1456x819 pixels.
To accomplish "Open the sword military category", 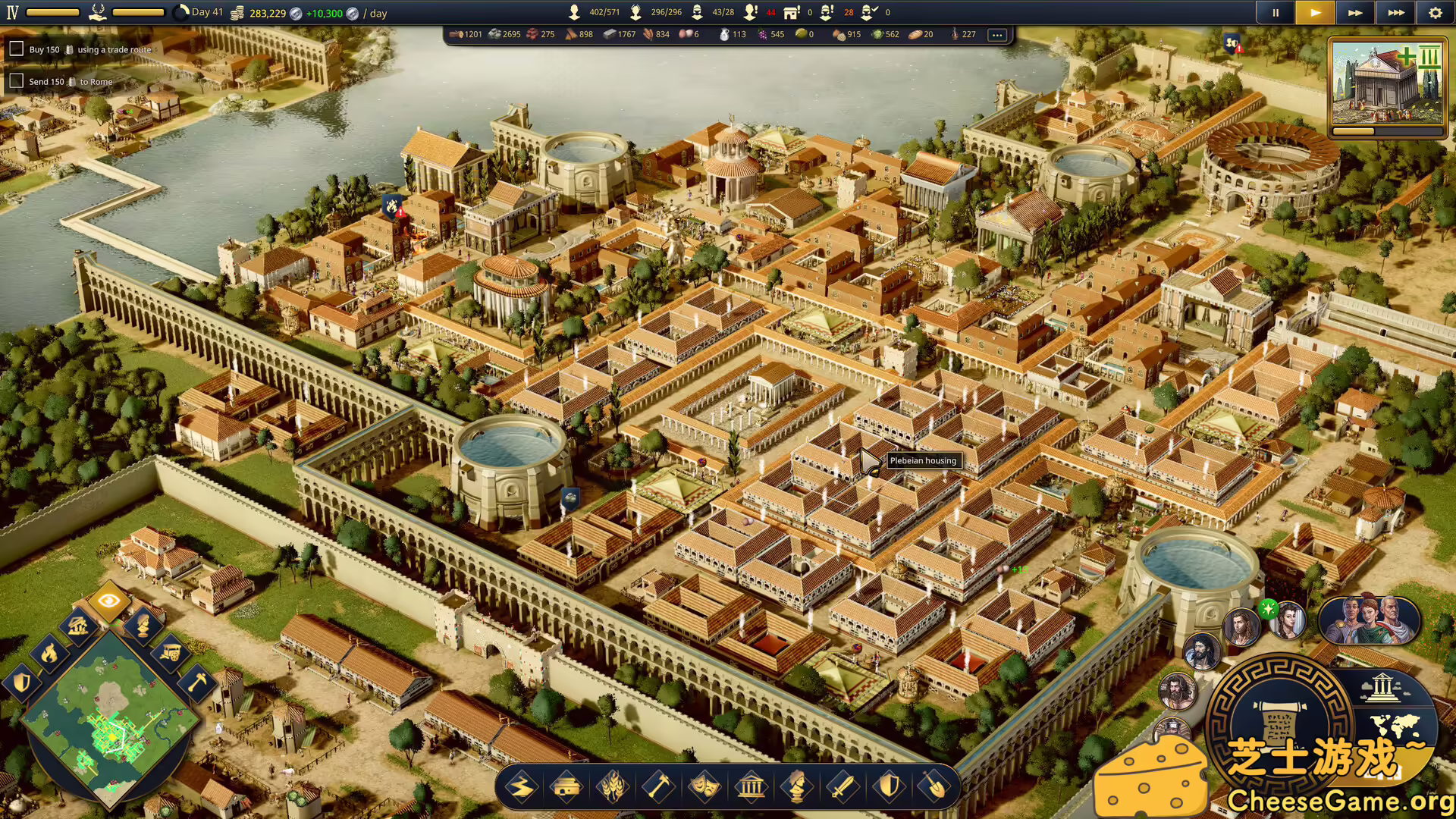I will [844, 786].
